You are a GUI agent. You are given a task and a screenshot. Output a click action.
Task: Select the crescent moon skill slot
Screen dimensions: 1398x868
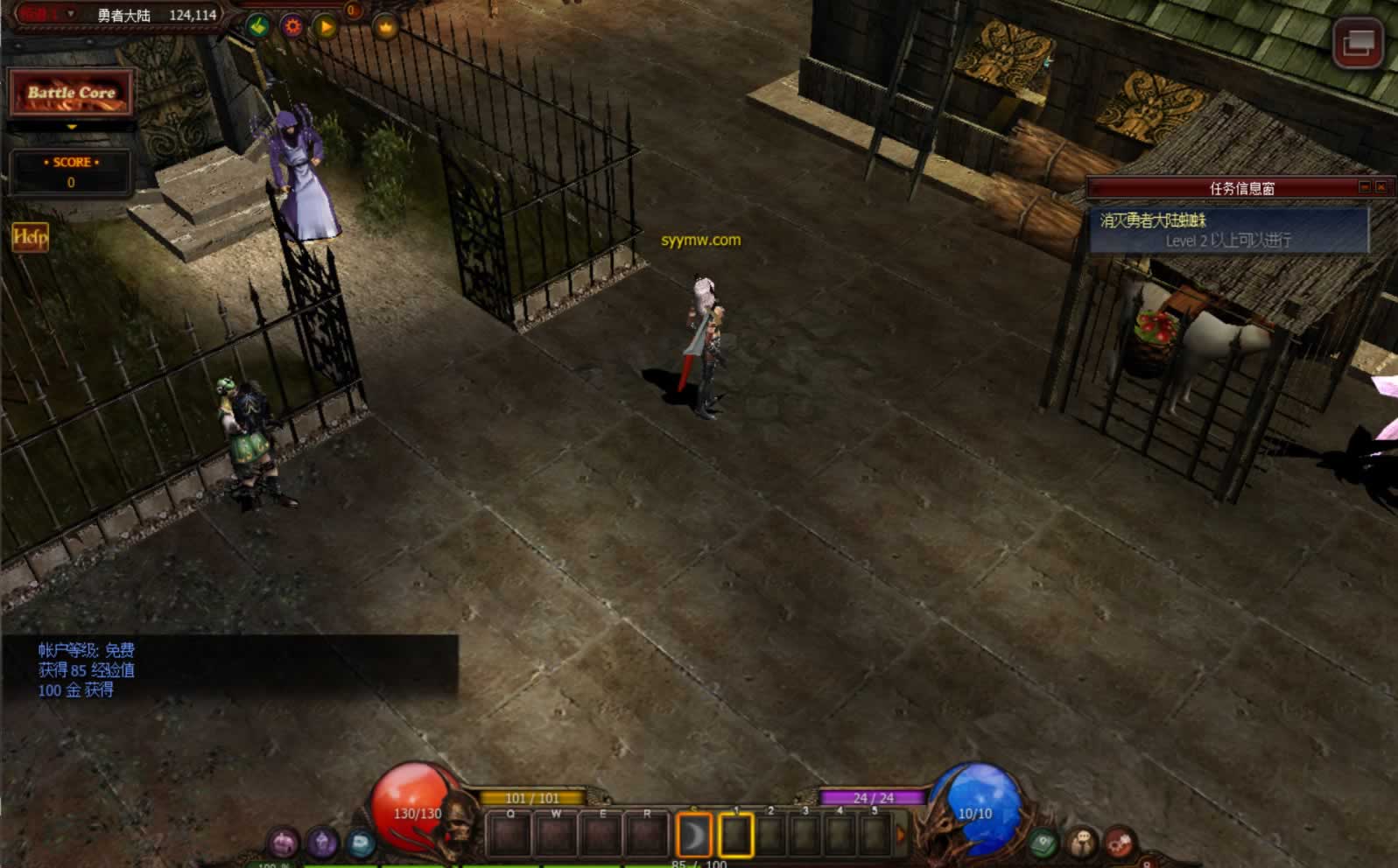pyautogui.click(x=694, y=836)
